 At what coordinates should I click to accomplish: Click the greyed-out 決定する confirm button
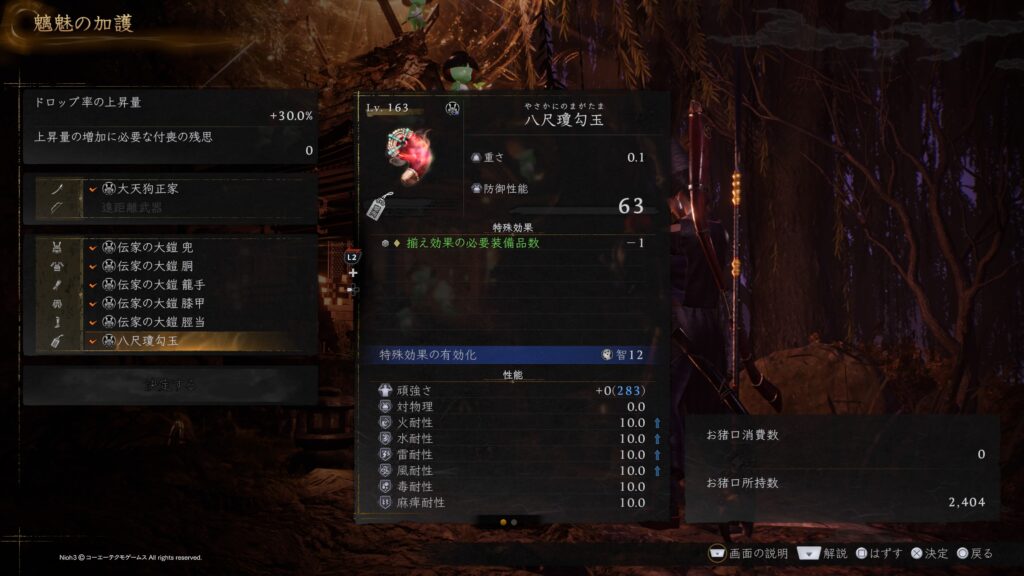pyautogui.click(x=170, y=385)
